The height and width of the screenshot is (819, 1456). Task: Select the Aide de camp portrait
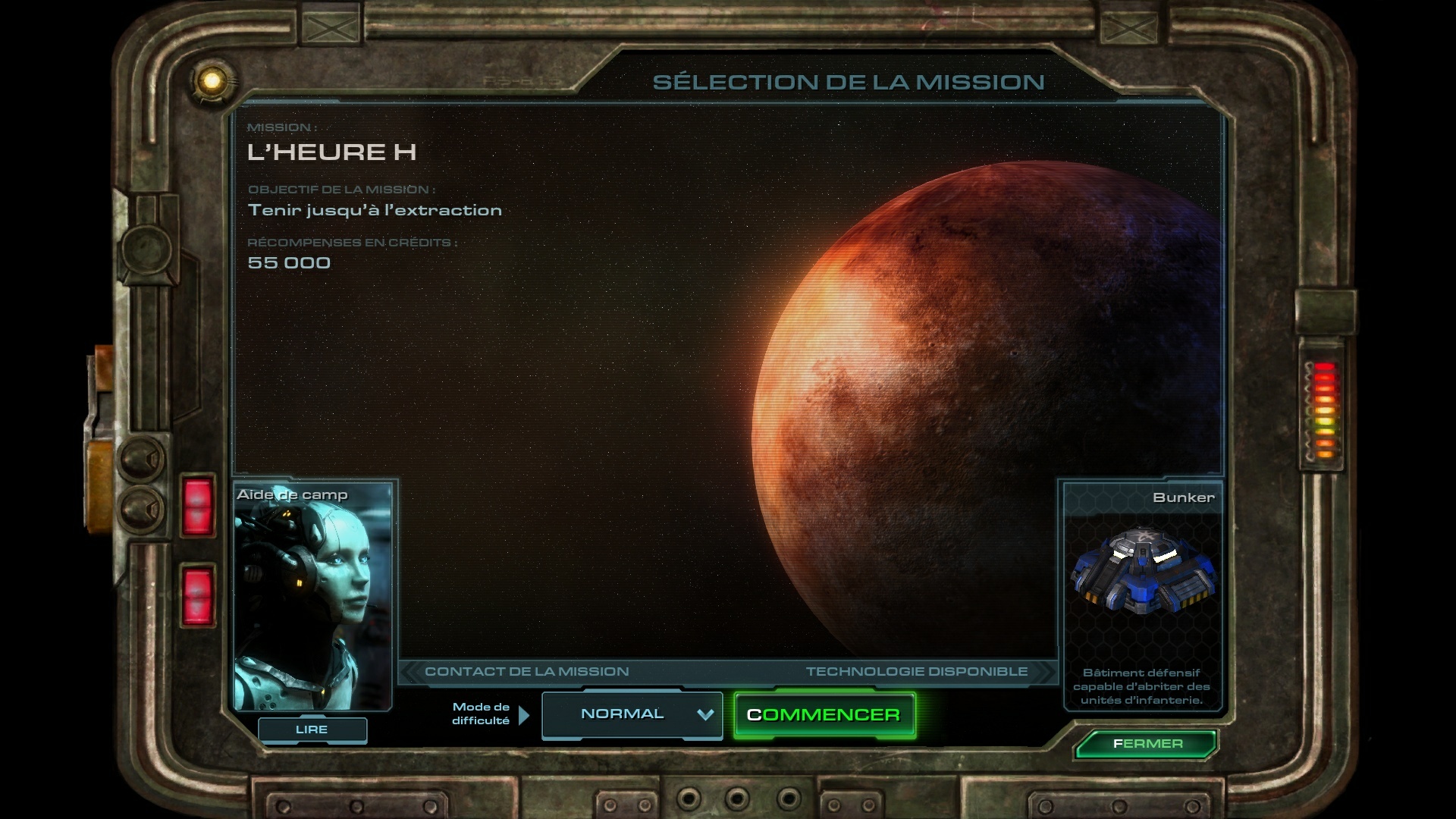(x=312, y=597)
